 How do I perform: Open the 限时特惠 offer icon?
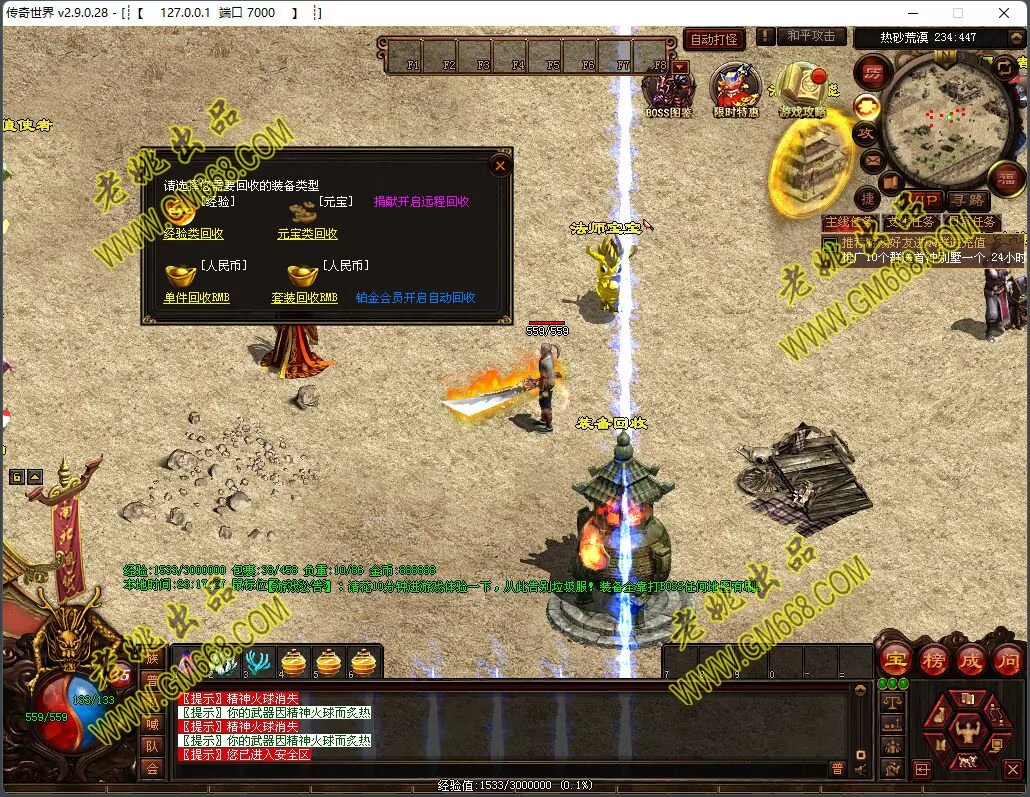coord(735,90)
